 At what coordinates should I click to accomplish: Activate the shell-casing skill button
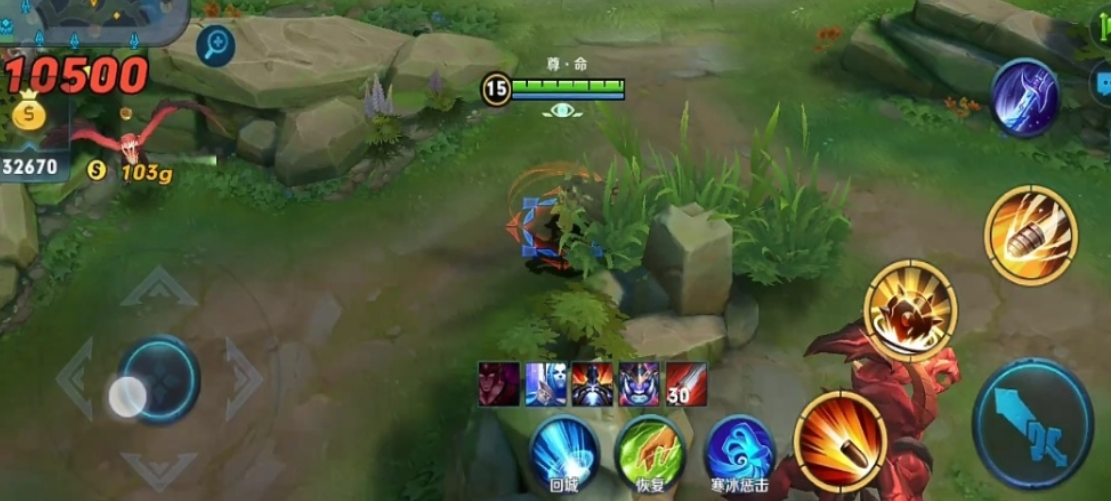(1030, 235)
